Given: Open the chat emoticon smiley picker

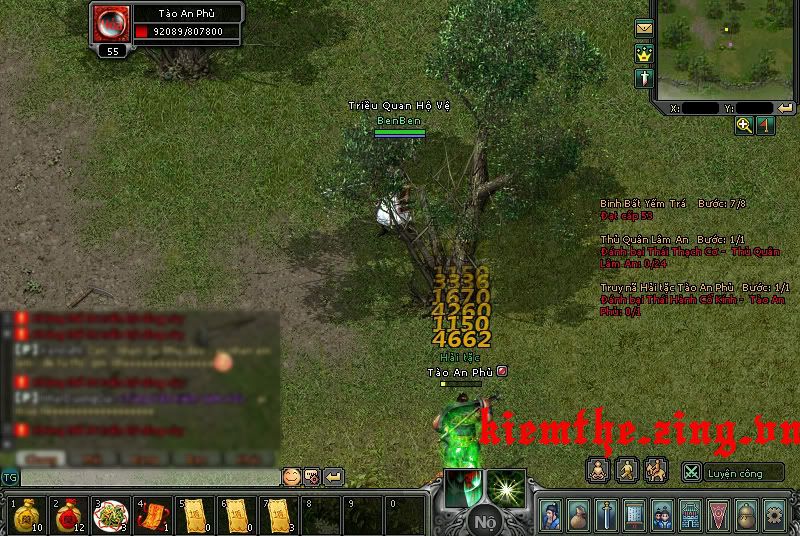Looking at the screenshot, I should (x=291, y=477).
